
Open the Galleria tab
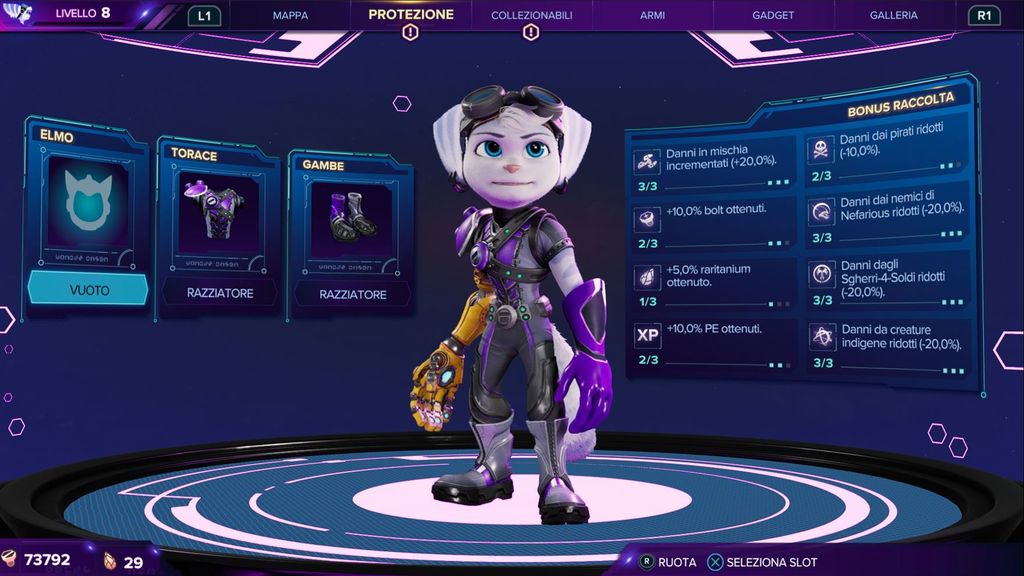point(893,16)
